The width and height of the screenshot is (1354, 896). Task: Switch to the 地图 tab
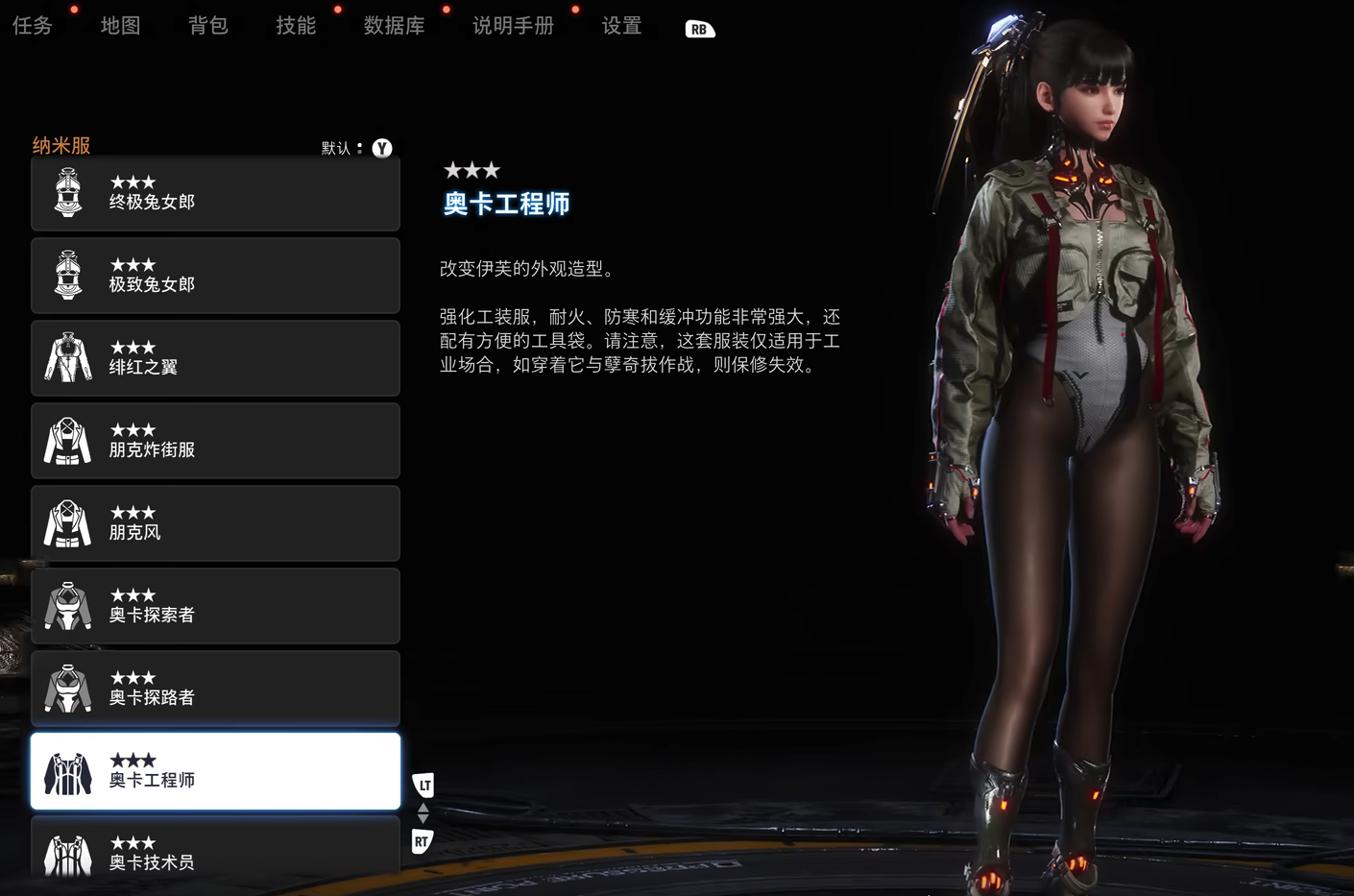pyautogui.click(x=120, y=26)
